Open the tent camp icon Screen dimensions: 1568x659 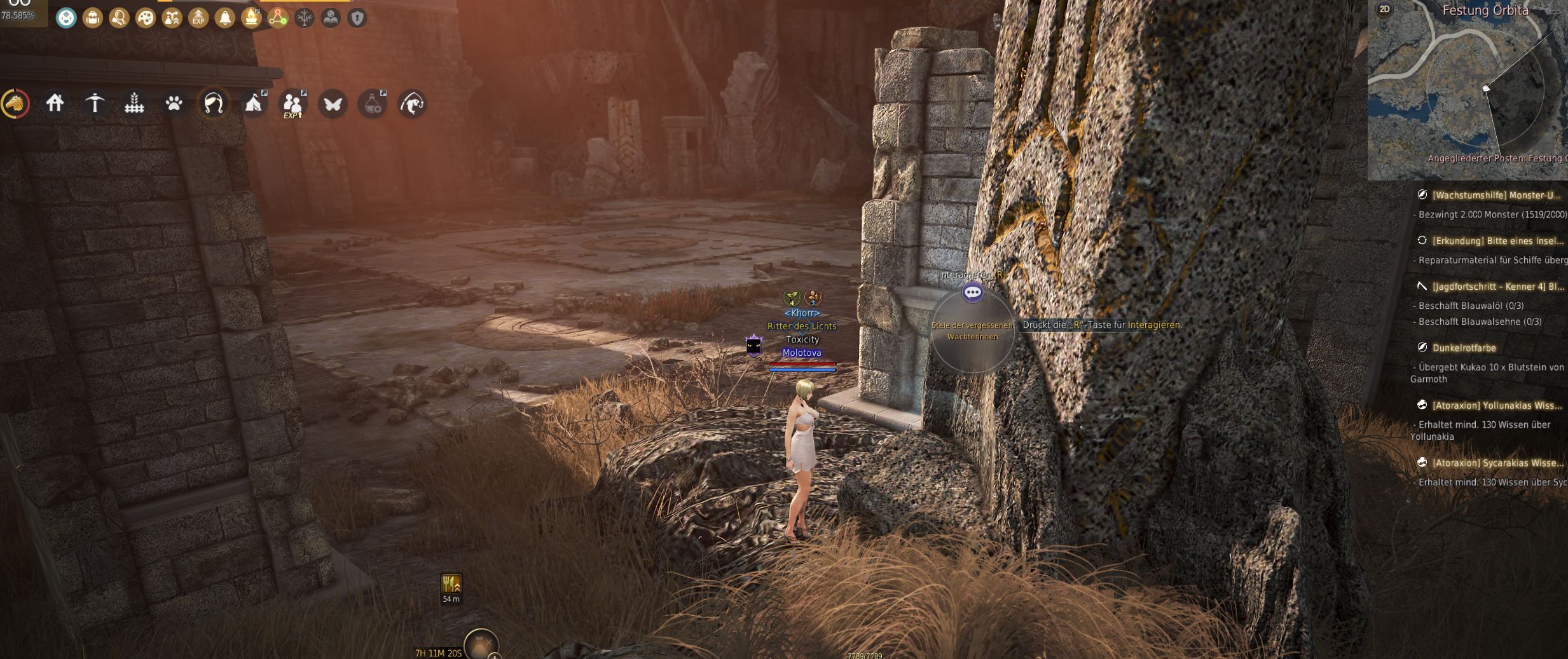point(254,103)
